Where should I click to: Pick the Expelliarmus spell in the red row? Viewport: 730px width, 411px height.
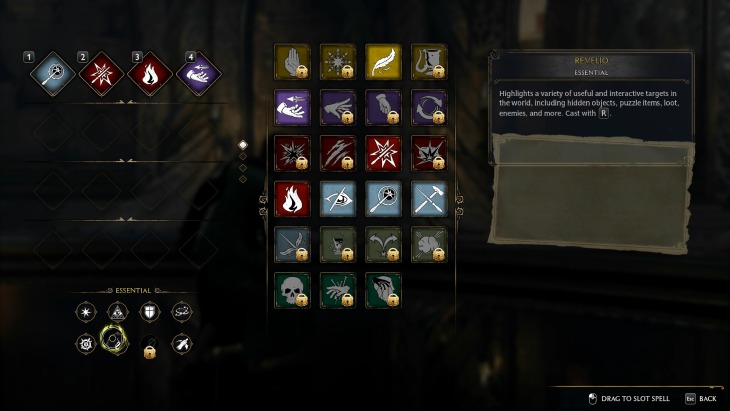tap(381, 153)
